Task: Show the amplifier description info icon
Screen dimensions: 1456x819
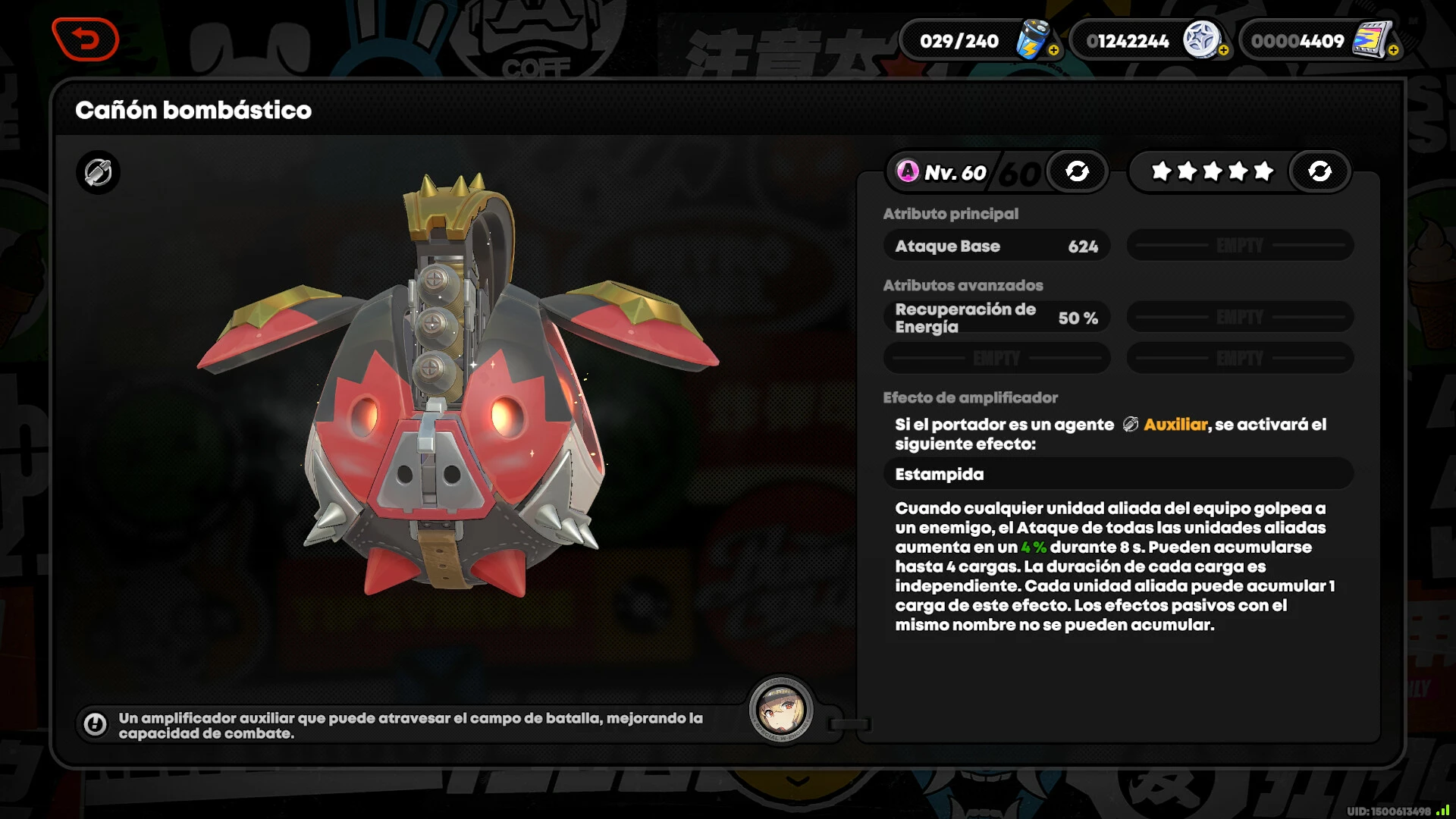Action: pos(96,725)
